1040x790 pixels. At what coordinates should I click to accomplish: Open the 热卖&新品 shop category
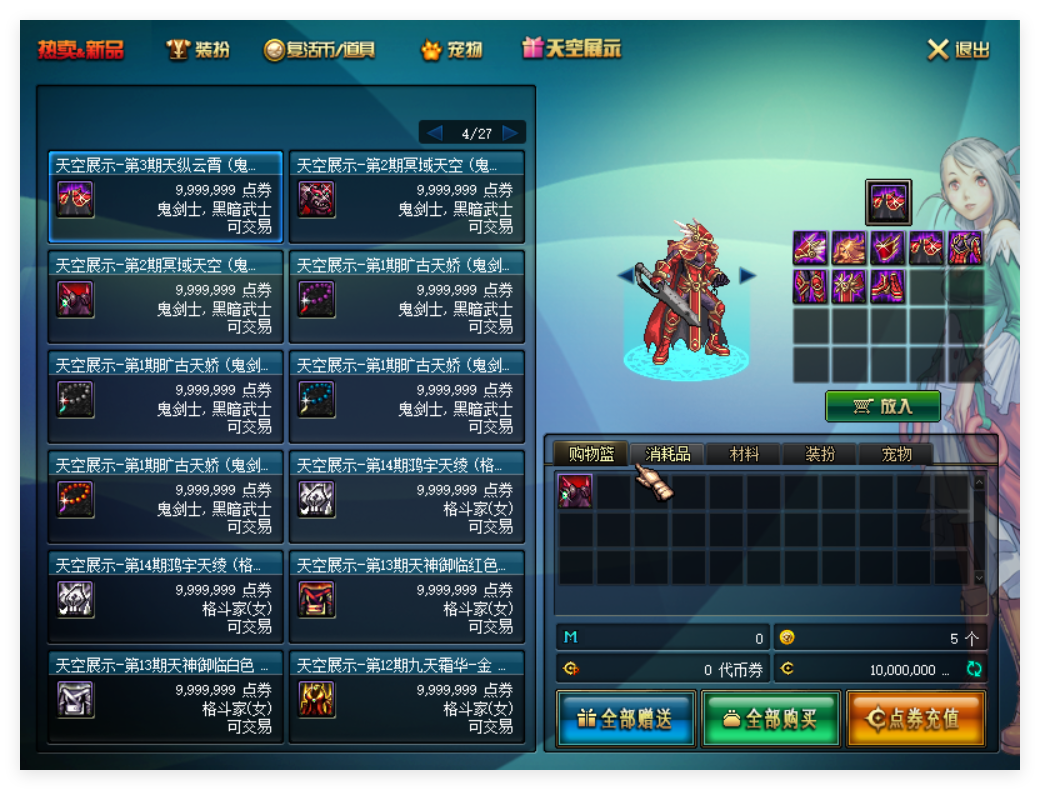coord(81,49)
